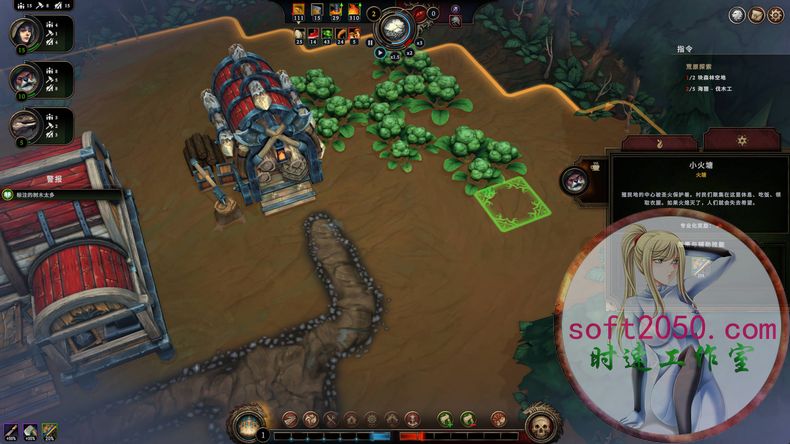Set game speed to play
790x444 pixels.
pyautogui.click(x=380, y=53)
